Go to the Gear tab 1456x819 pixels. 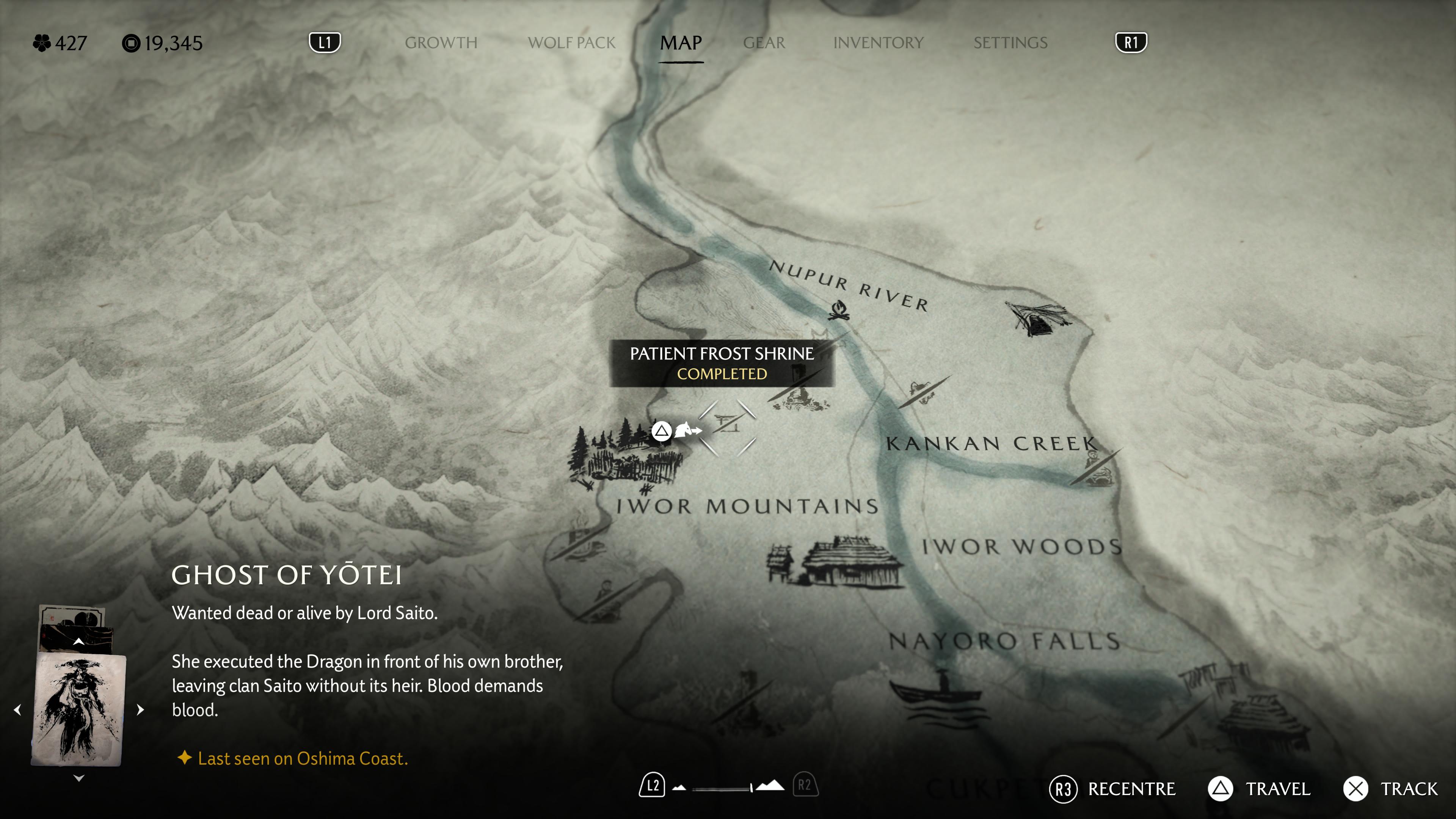(x=764, y=43)
